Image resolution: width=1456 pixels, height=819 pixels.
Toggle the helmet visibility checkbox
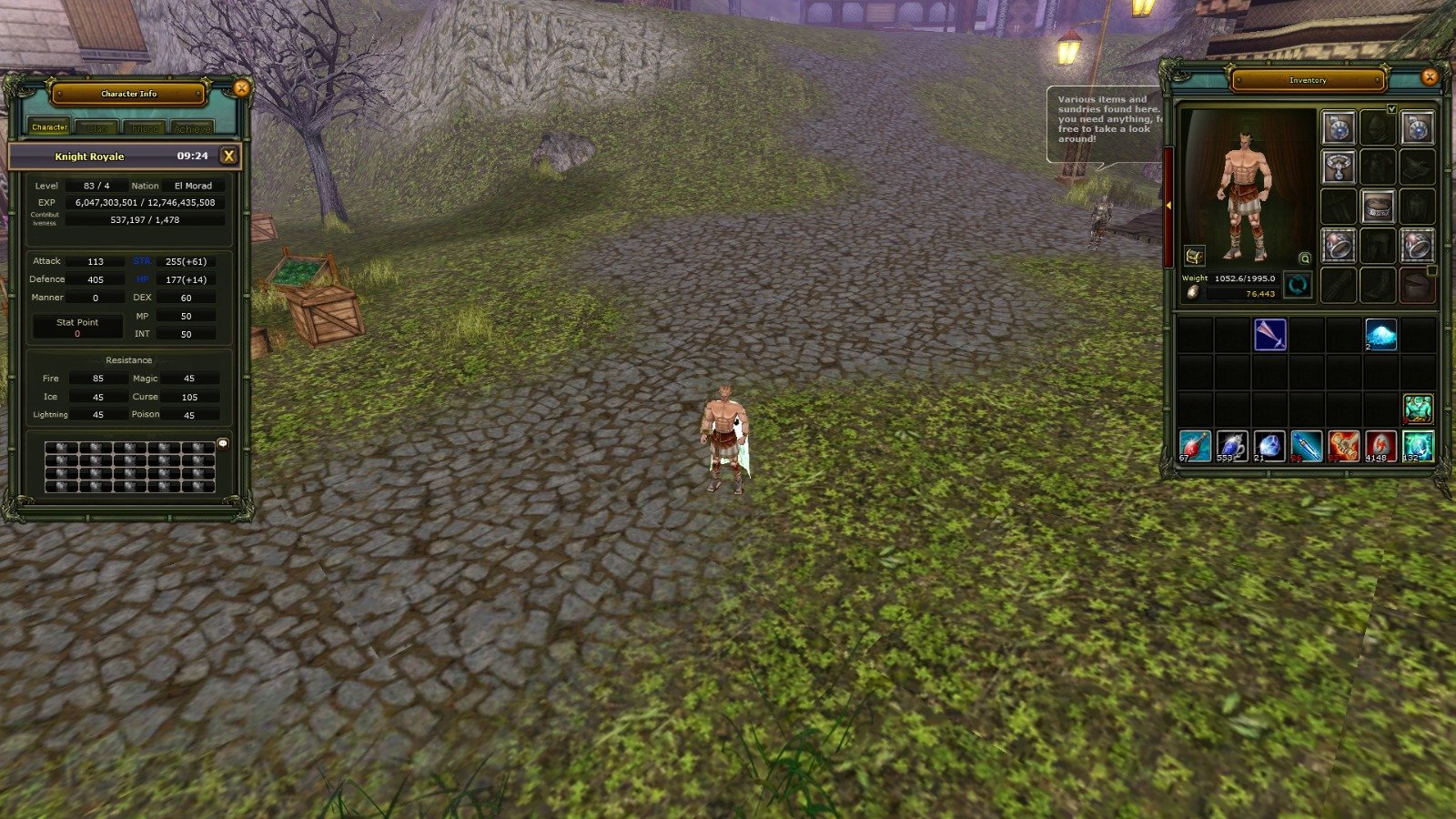(x=1391, y=109)
